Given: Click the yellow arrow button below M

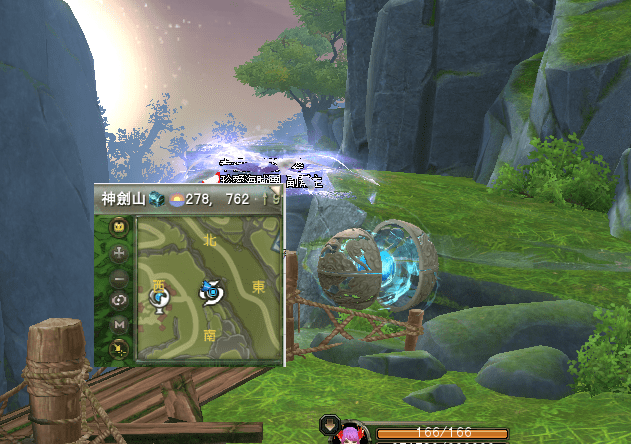Looking at the screenshot, I should point(119,347).
